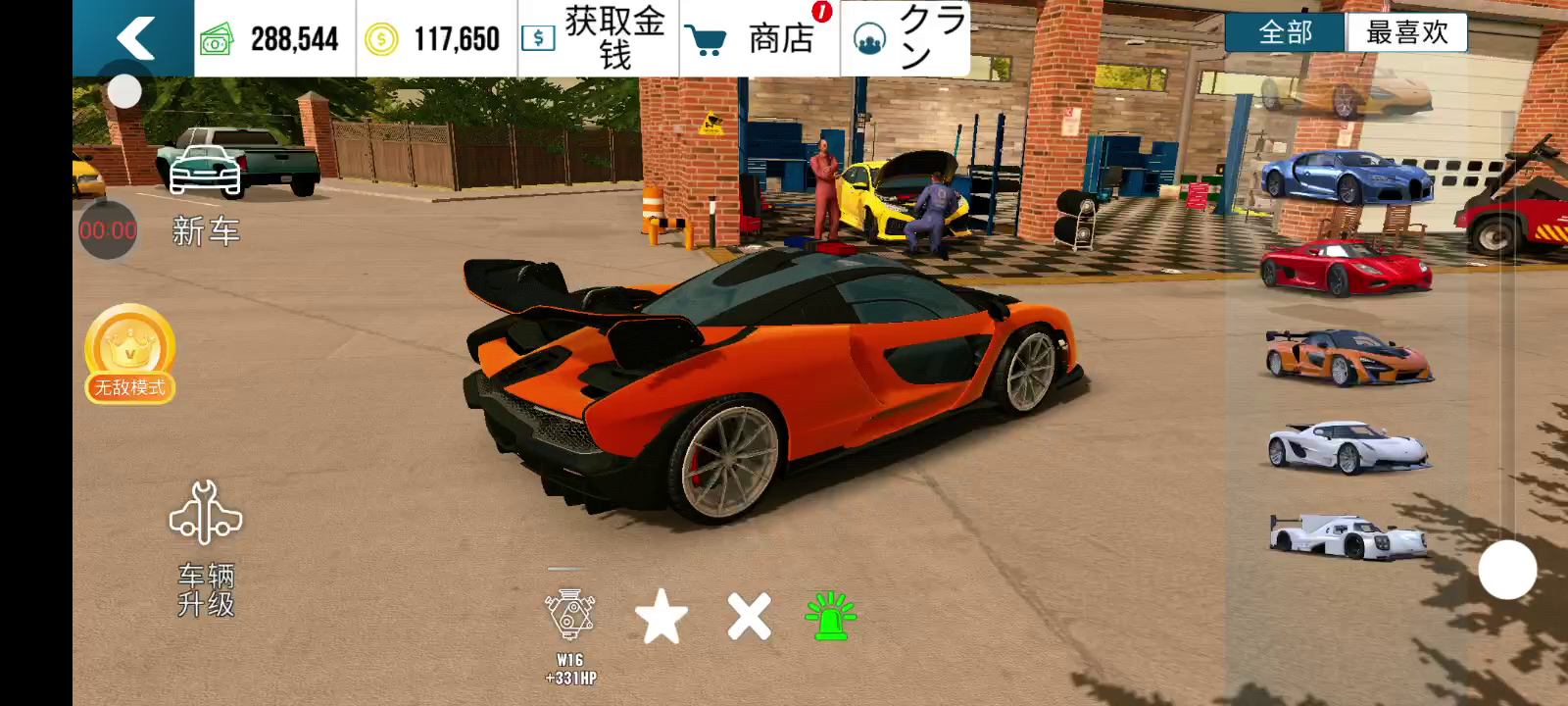Select the white Le Mans prototype thumbnail
The height and width of the screenshot is (706, 1568).
coord(1347,536)
